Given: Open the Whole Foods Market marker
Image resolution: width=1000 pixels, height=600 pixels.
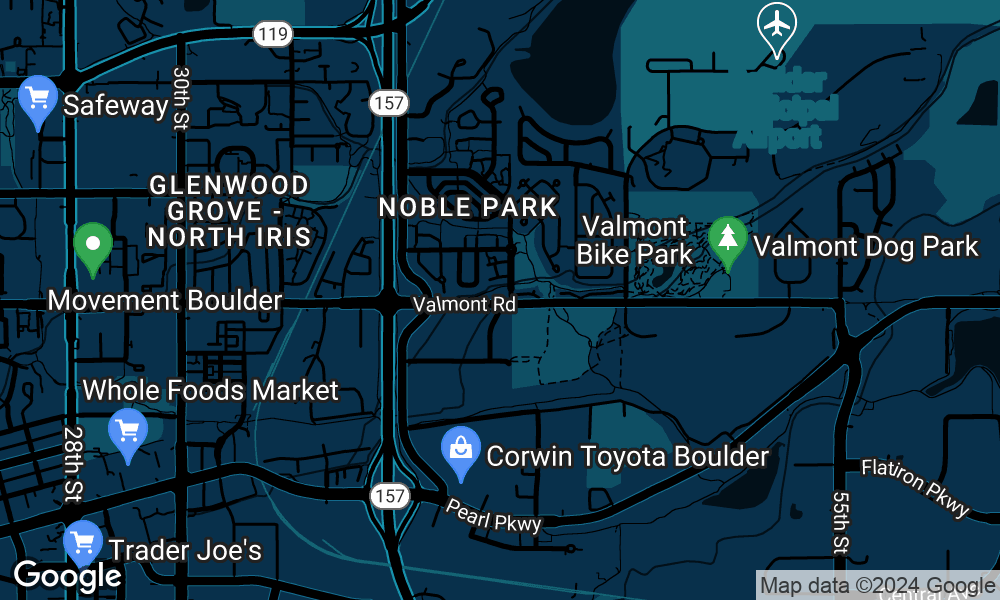Looking at the screenshot, I should pyautogui.click(x=128, y=433).
